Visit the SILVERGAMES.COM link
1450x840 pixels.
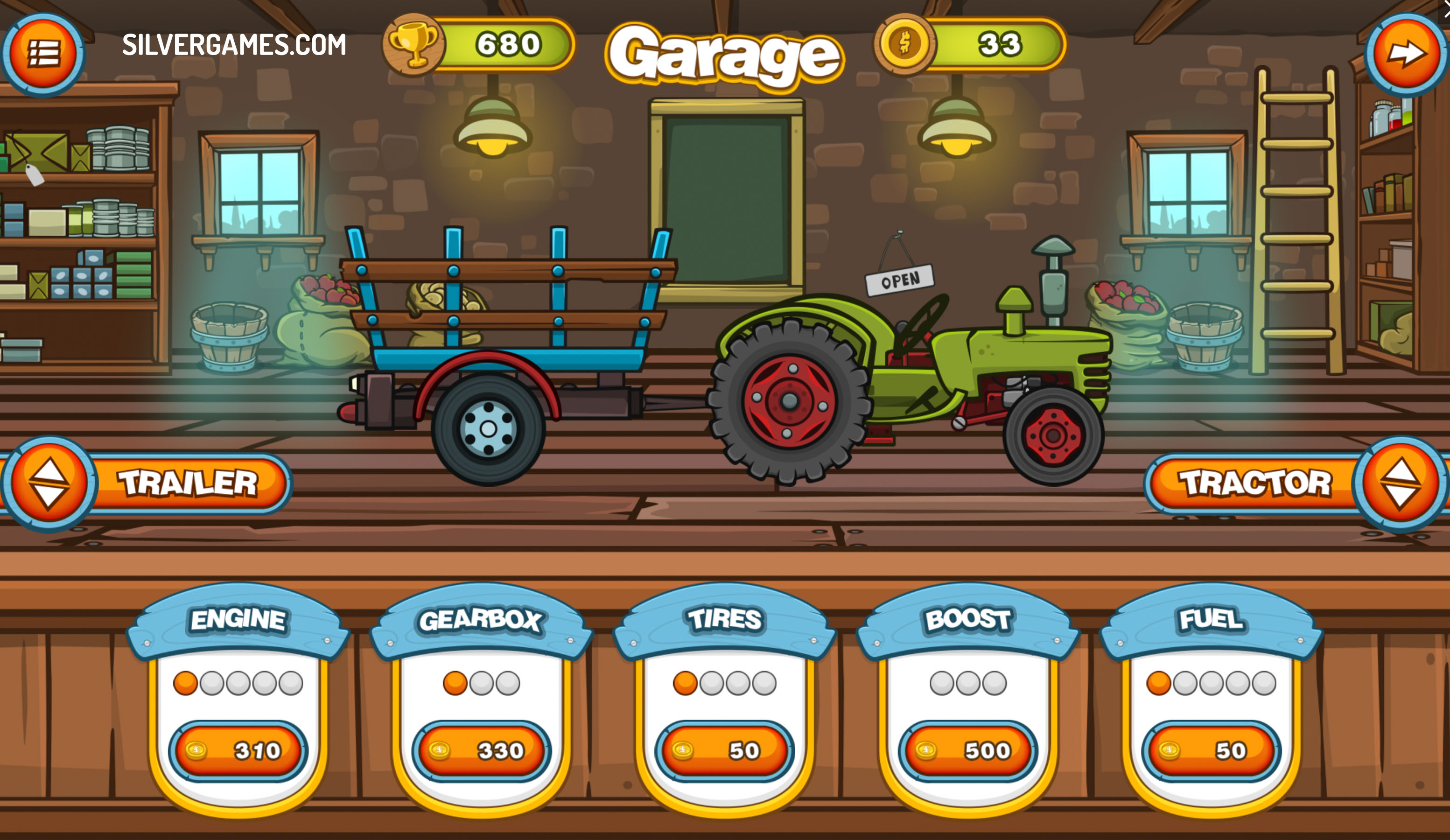click(x=234, y=45)
